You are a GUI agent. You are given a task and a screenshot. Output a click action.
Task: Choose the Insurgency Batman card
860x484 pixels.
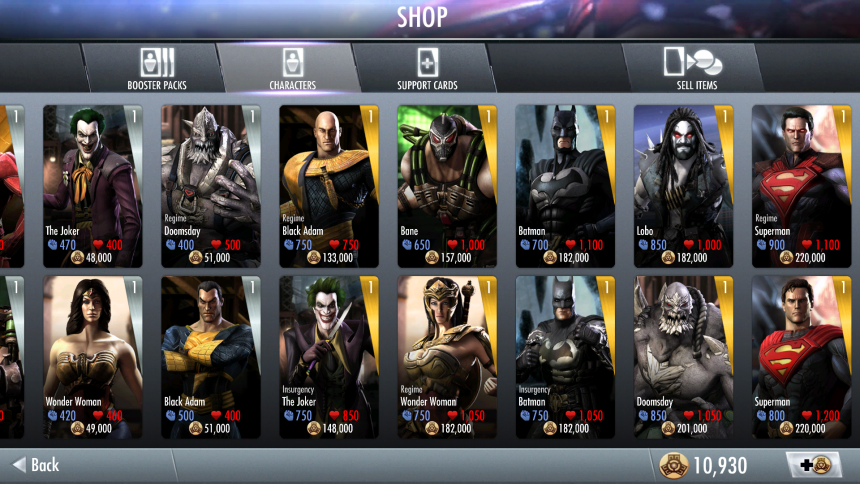click(x=565, y=357)
